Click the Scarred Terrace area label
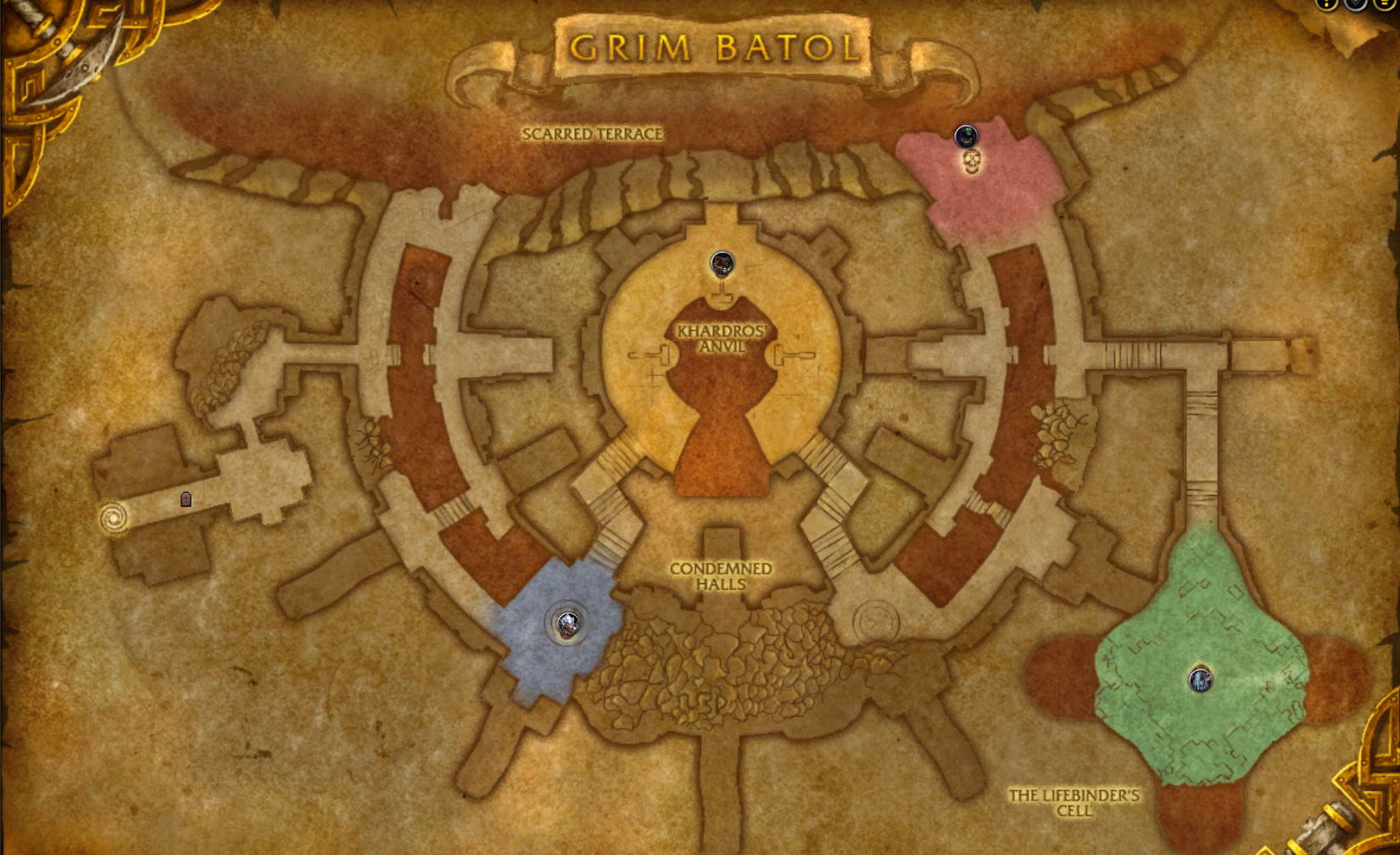The width and height of the screenshot is (1400, 855). [594, 134]
